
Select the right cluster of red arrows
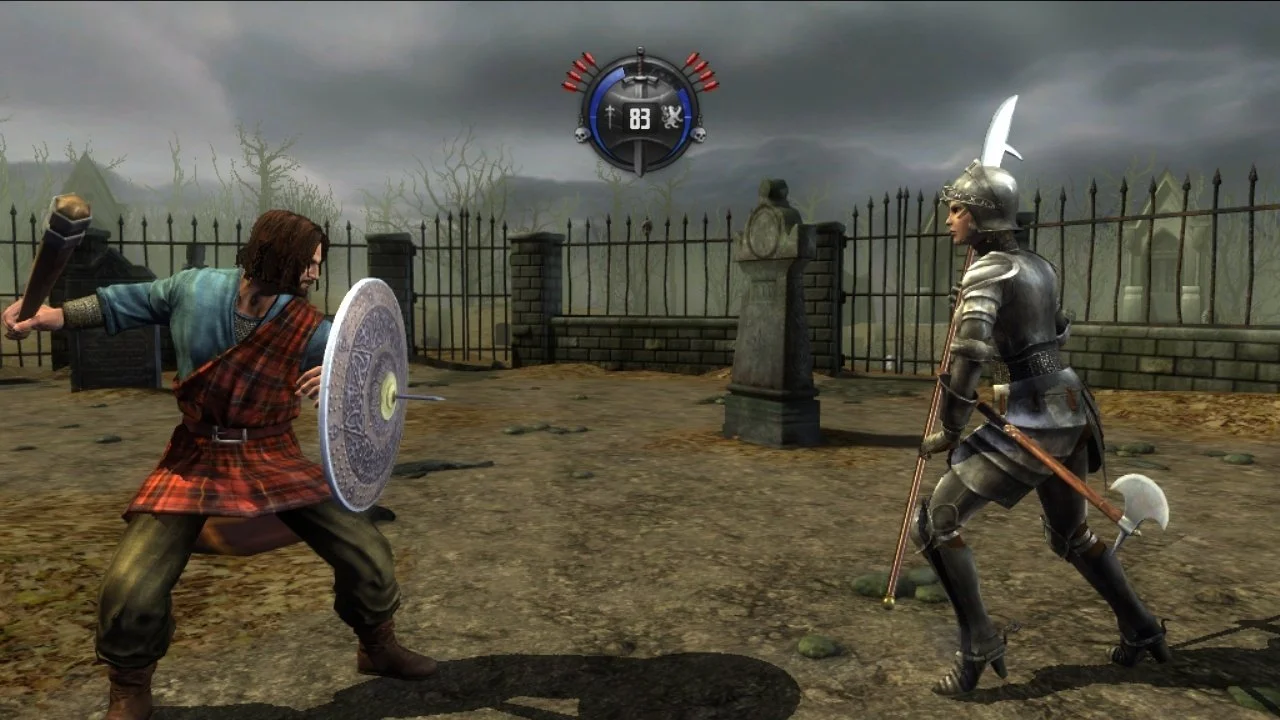[x=703, y=70]
